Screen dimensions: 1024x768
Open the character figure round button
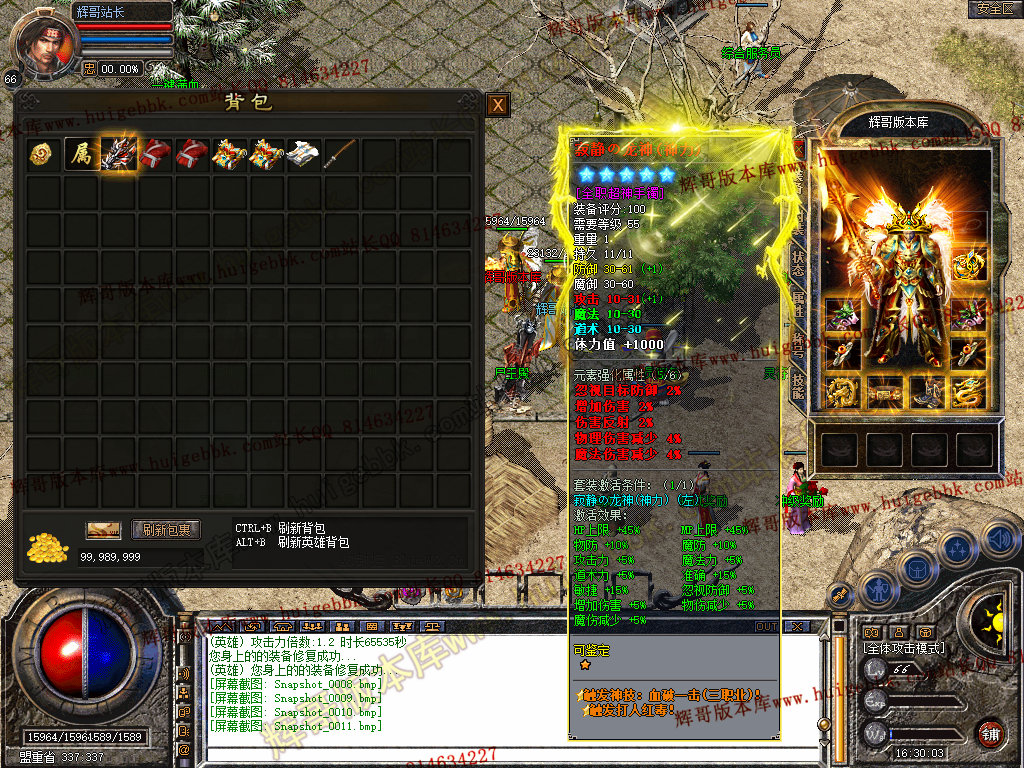click(x=880, y=589)
